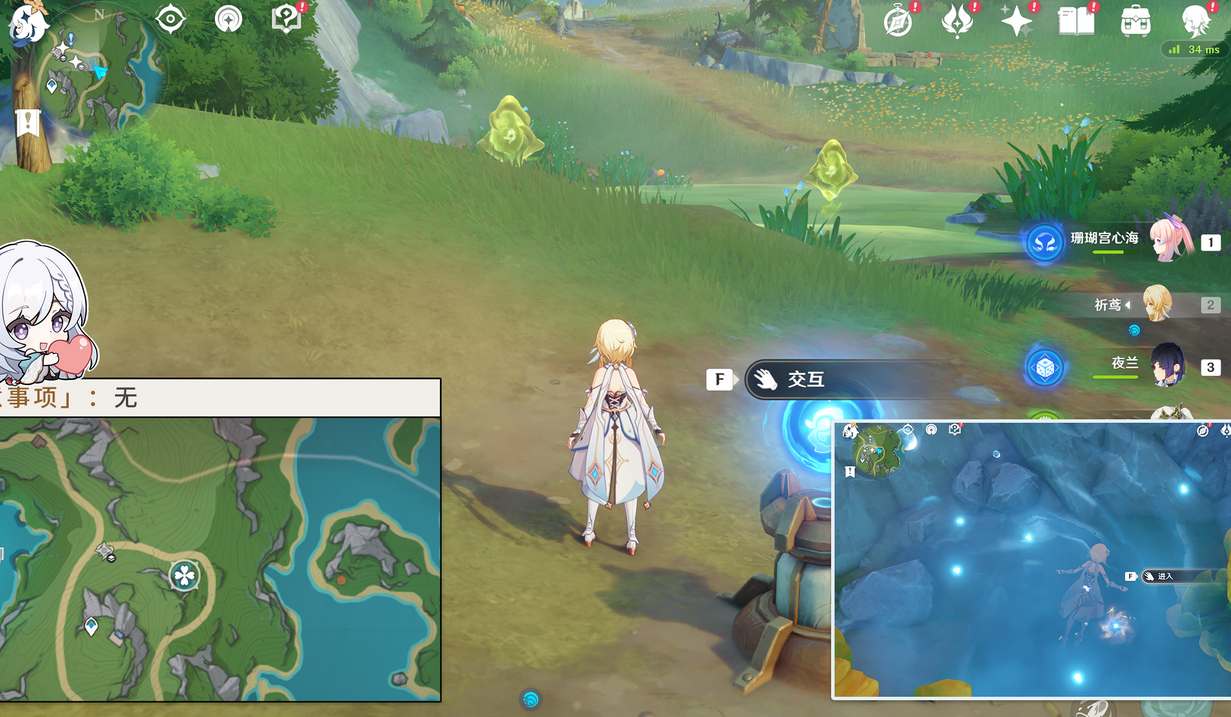Open the compass events icon
Viewport: 1231px width, 717px height.
point(898,21)
